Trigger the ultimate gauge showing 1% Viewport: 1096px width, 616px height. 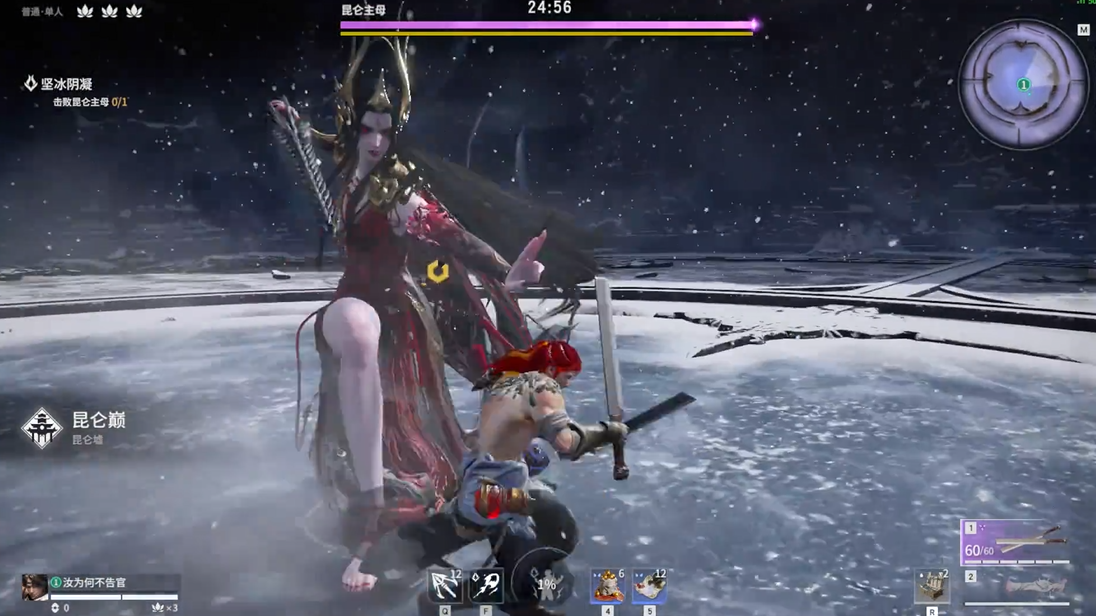(545, 584)
